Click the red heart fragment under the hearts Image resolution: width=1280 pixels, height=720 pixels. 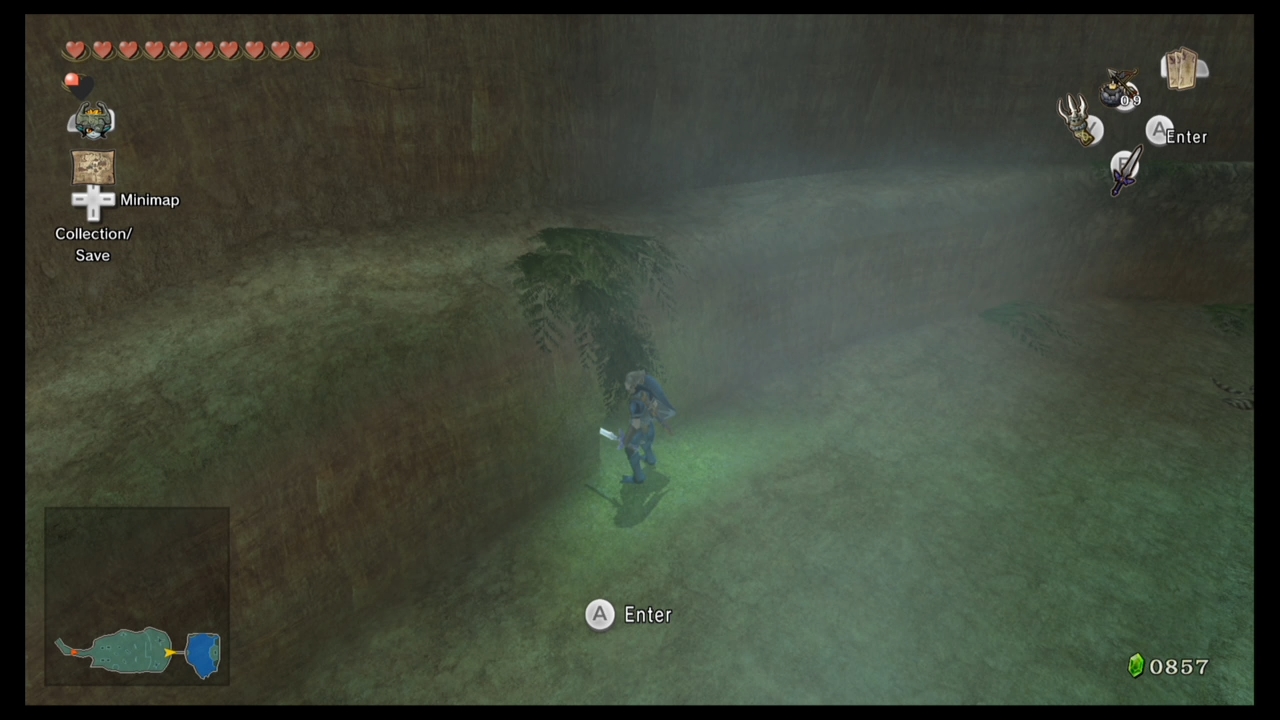(72, 82)
